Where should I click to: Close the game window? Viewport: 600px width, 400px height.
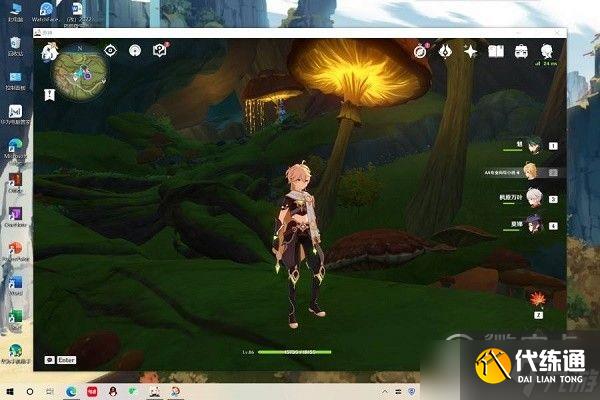tap(558, 34)
